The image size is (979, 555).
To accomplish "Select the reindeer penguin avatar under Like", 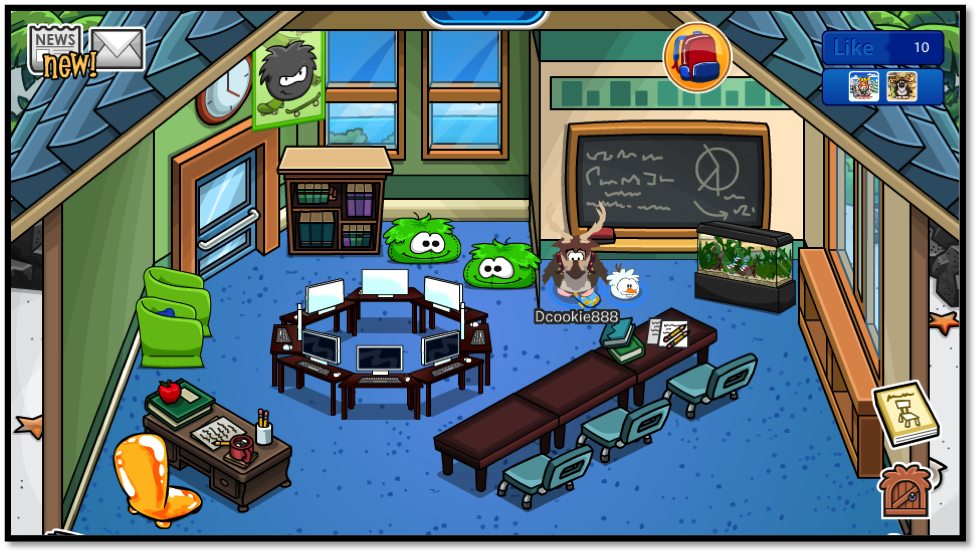I will 901,86.
